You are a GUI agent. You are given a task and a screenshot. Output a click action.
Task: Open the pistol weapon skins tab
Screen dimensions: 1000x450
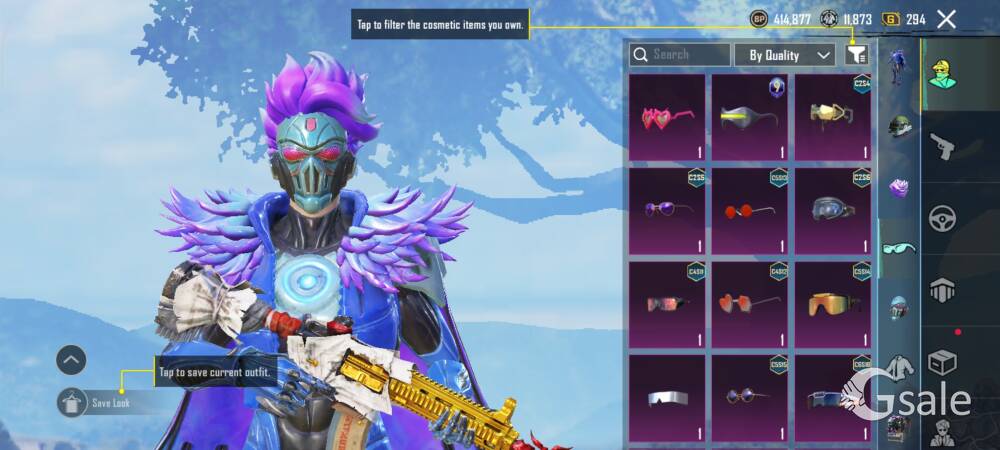click(x=941, y=147)
